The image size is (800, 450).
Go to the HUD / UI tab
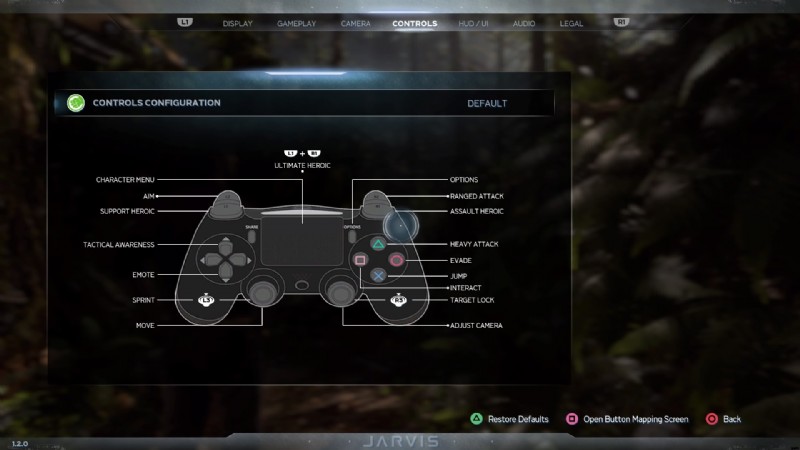coord(473,22)
